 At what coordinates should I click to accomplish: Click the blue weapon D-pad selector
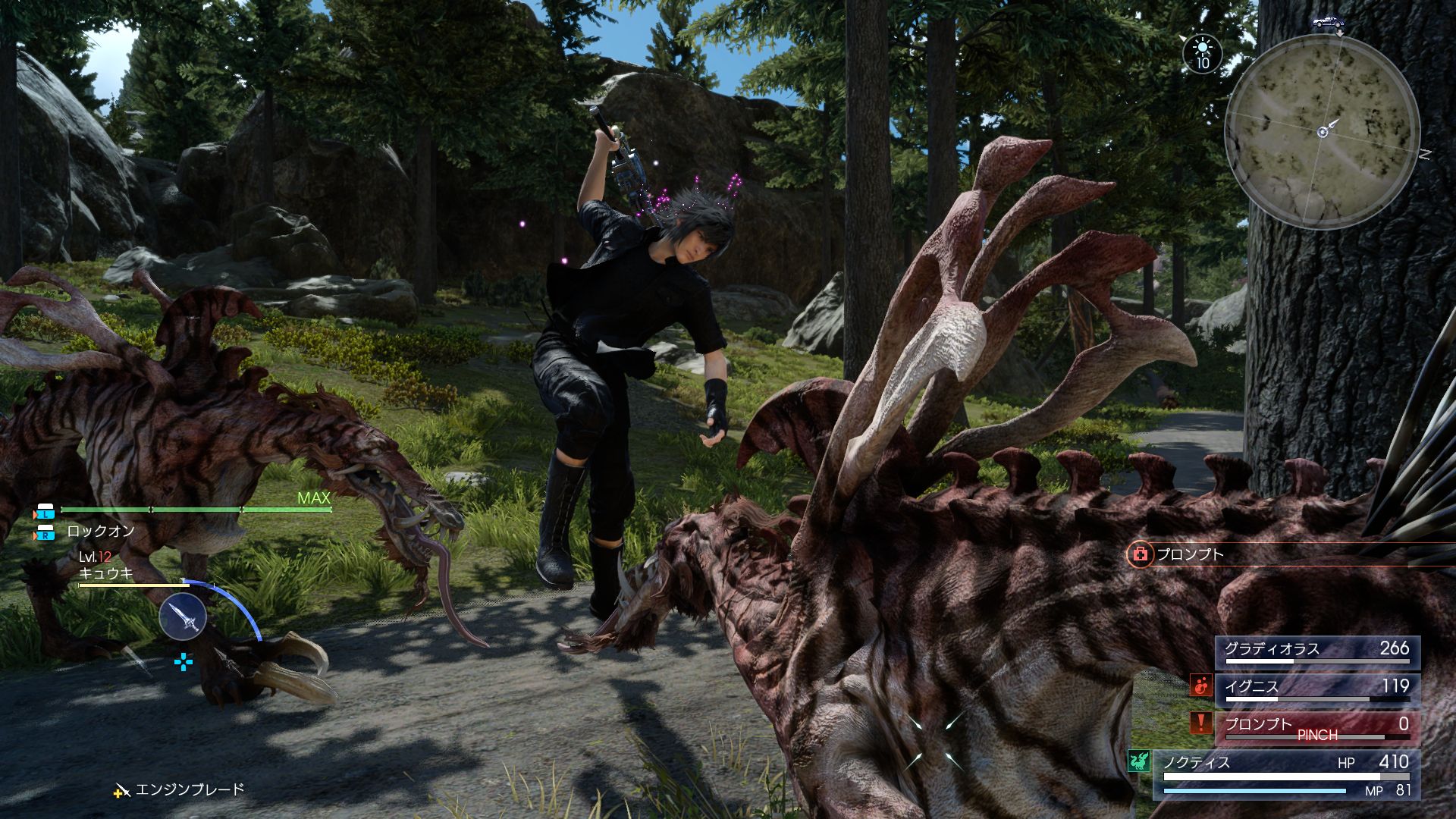tap(184, 663)
